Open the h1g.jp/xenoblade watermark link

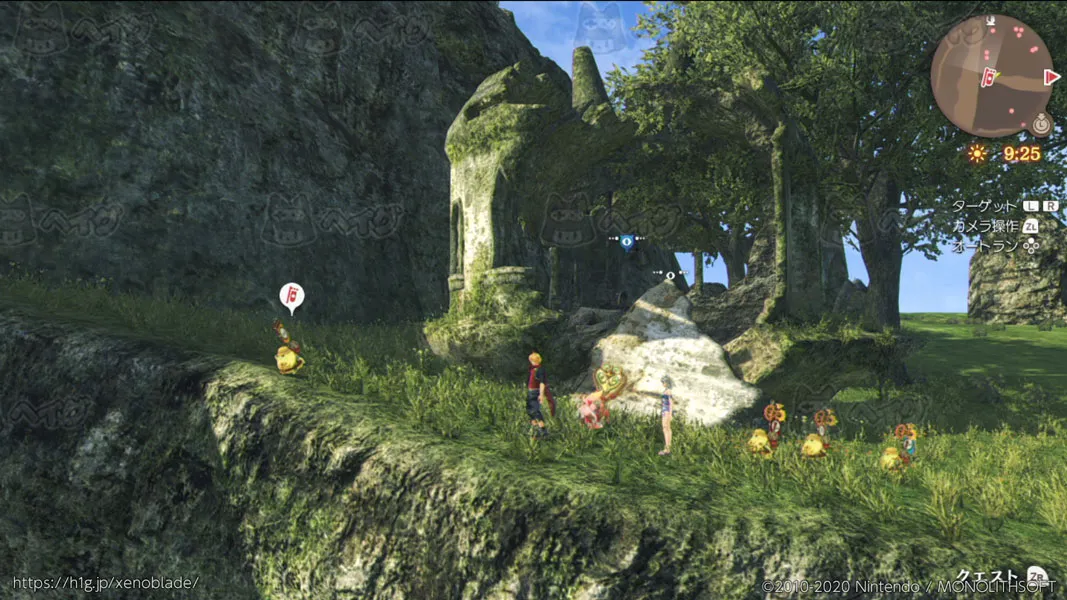pos(105,583)
